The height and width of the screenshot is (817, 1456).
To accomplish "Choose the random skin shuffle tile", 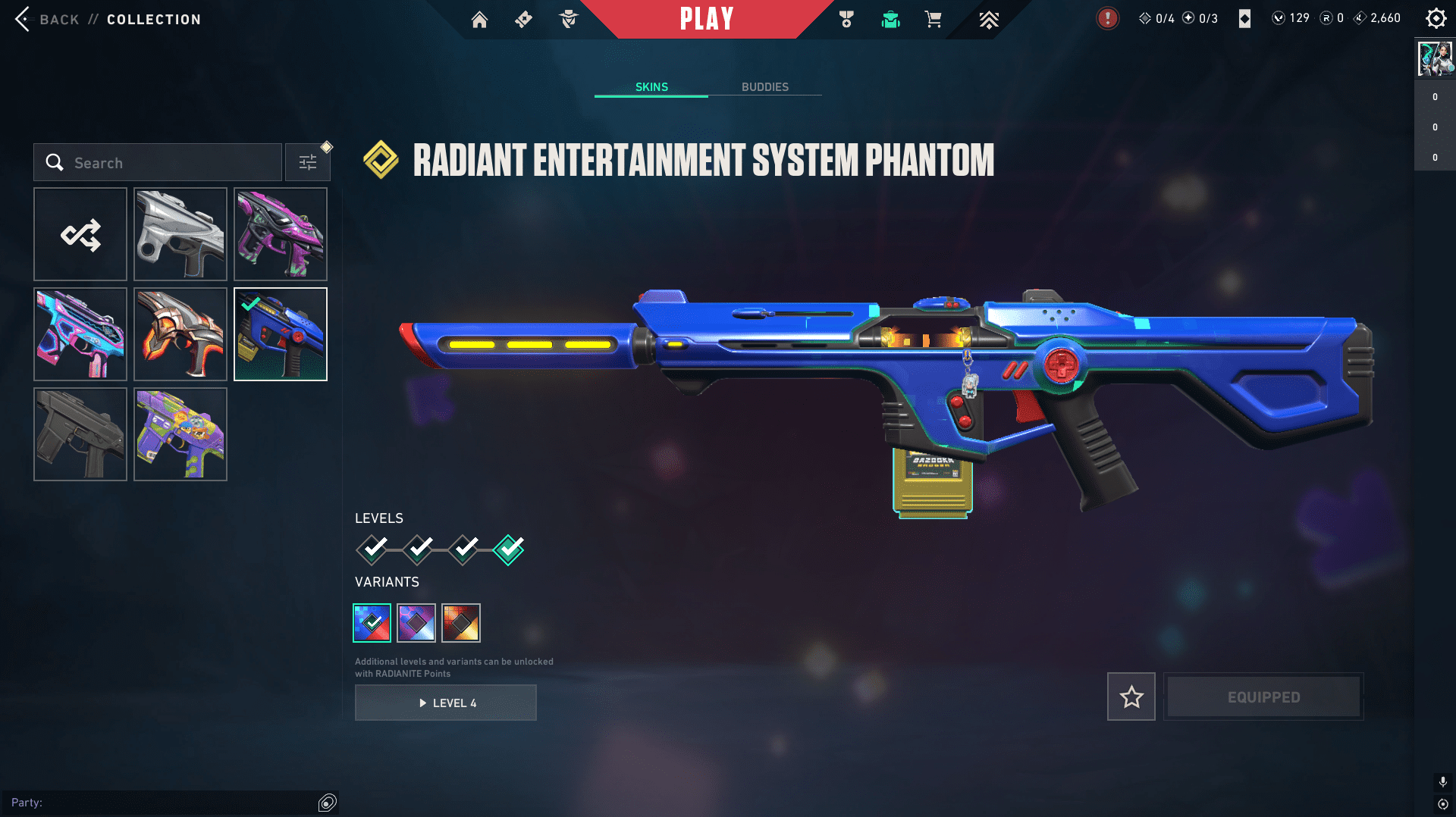I will [80, 235].
